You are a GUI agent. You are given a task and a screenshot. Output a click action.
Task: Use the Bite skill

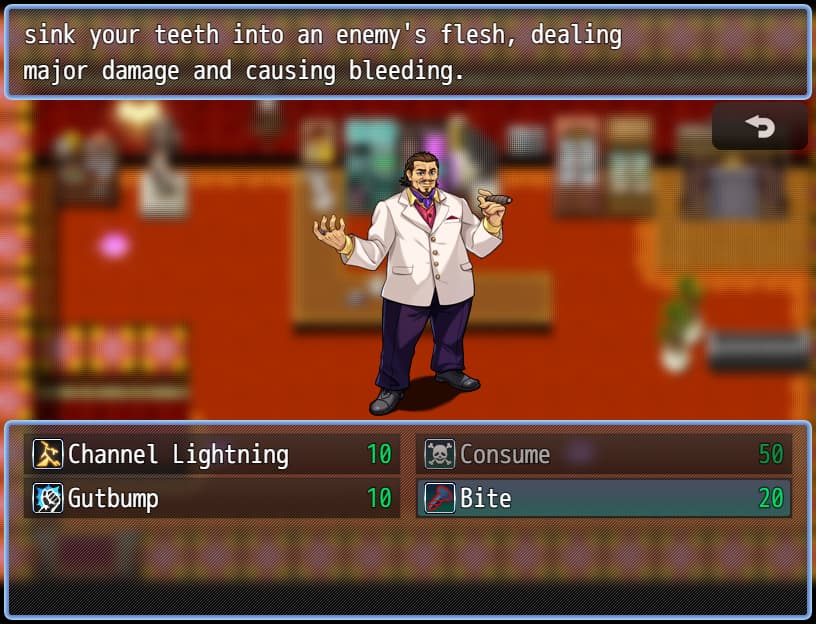[x=604, y=498]
